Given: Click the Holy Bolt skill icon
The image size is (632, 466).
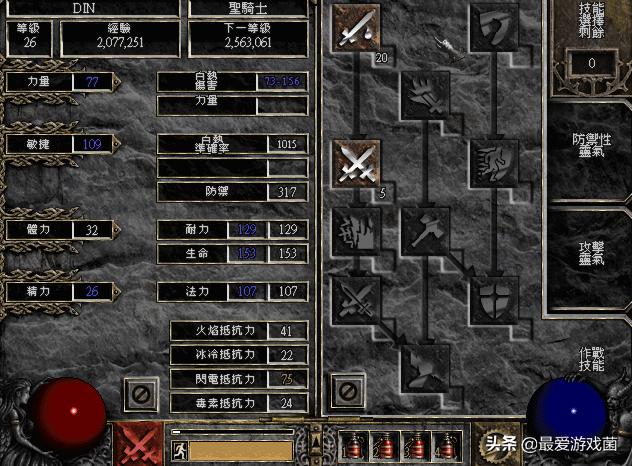Looking at the screenshot, I should click(x=425, y=95).
